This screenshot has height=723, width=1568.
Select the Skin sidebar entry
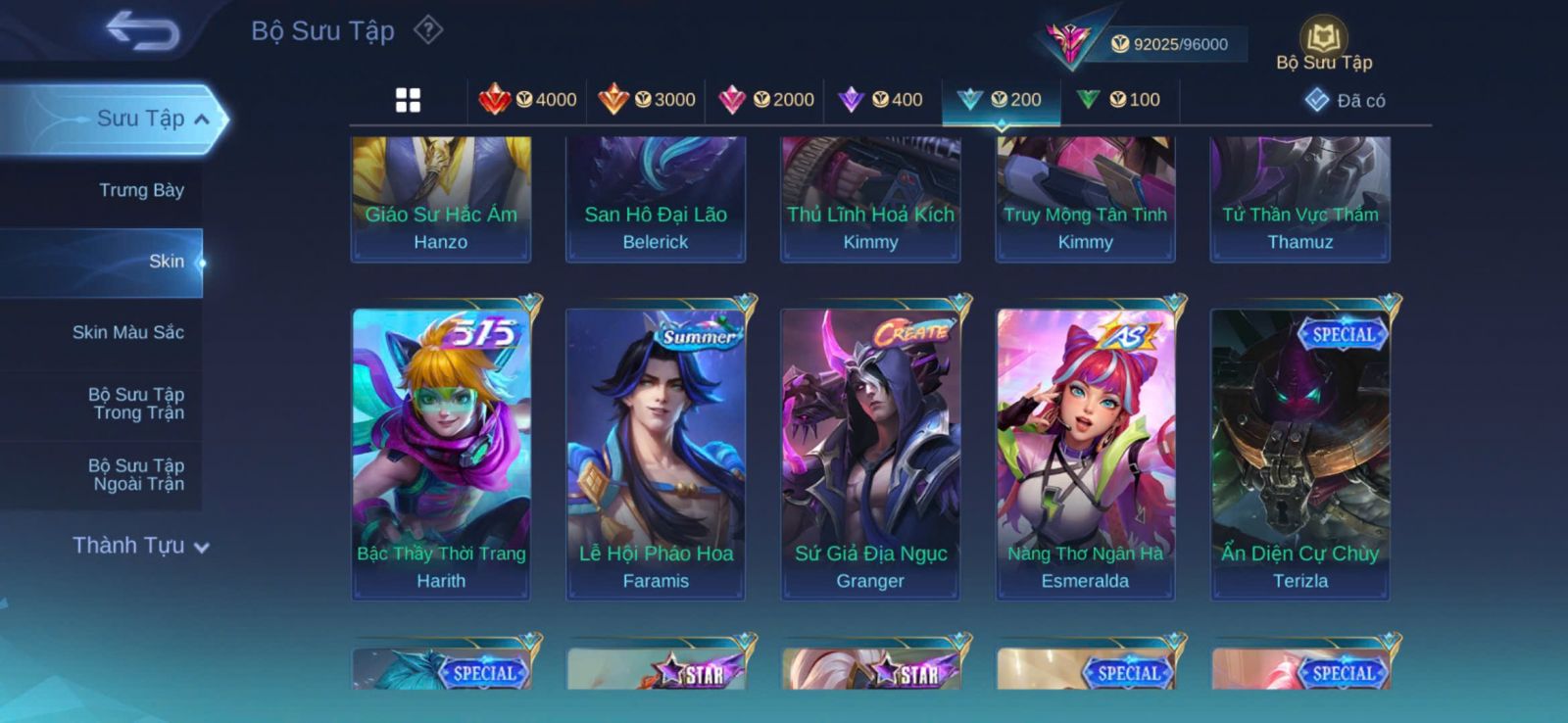point(166,262)
